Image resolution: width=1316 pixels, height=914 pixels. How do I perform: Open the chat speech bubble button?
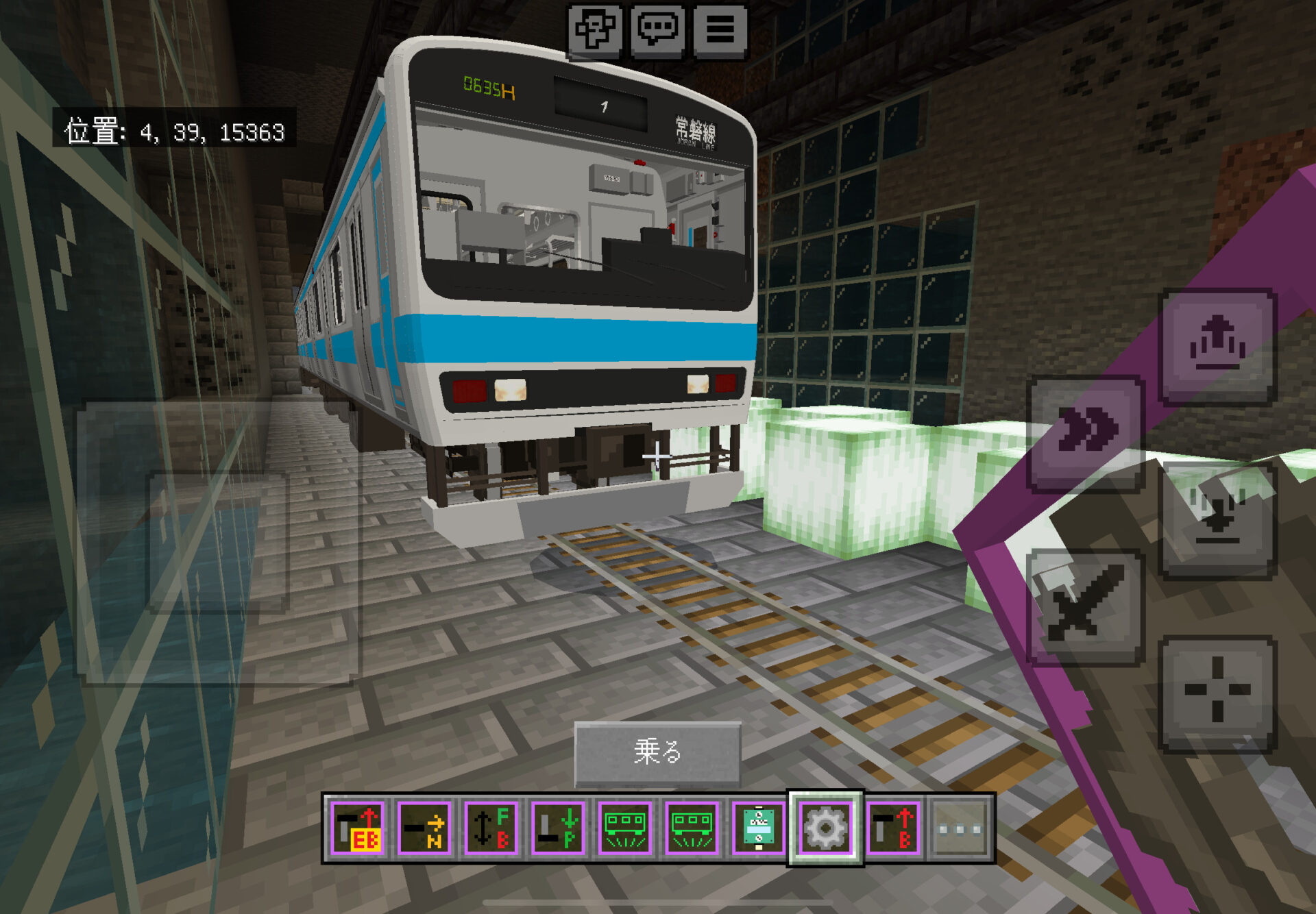657,30
